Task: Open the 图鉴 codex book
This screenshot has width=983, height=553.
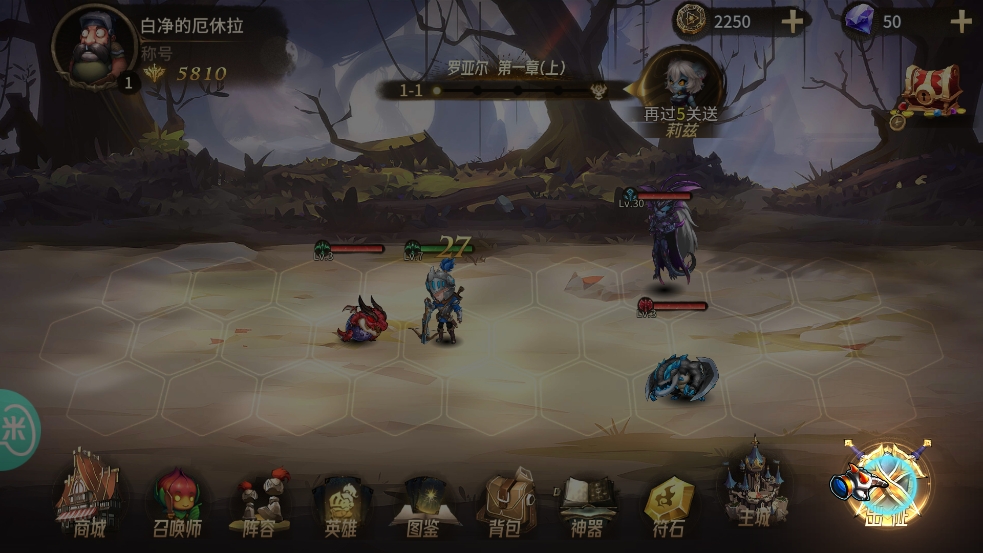Action: click(x=424, y=507)
